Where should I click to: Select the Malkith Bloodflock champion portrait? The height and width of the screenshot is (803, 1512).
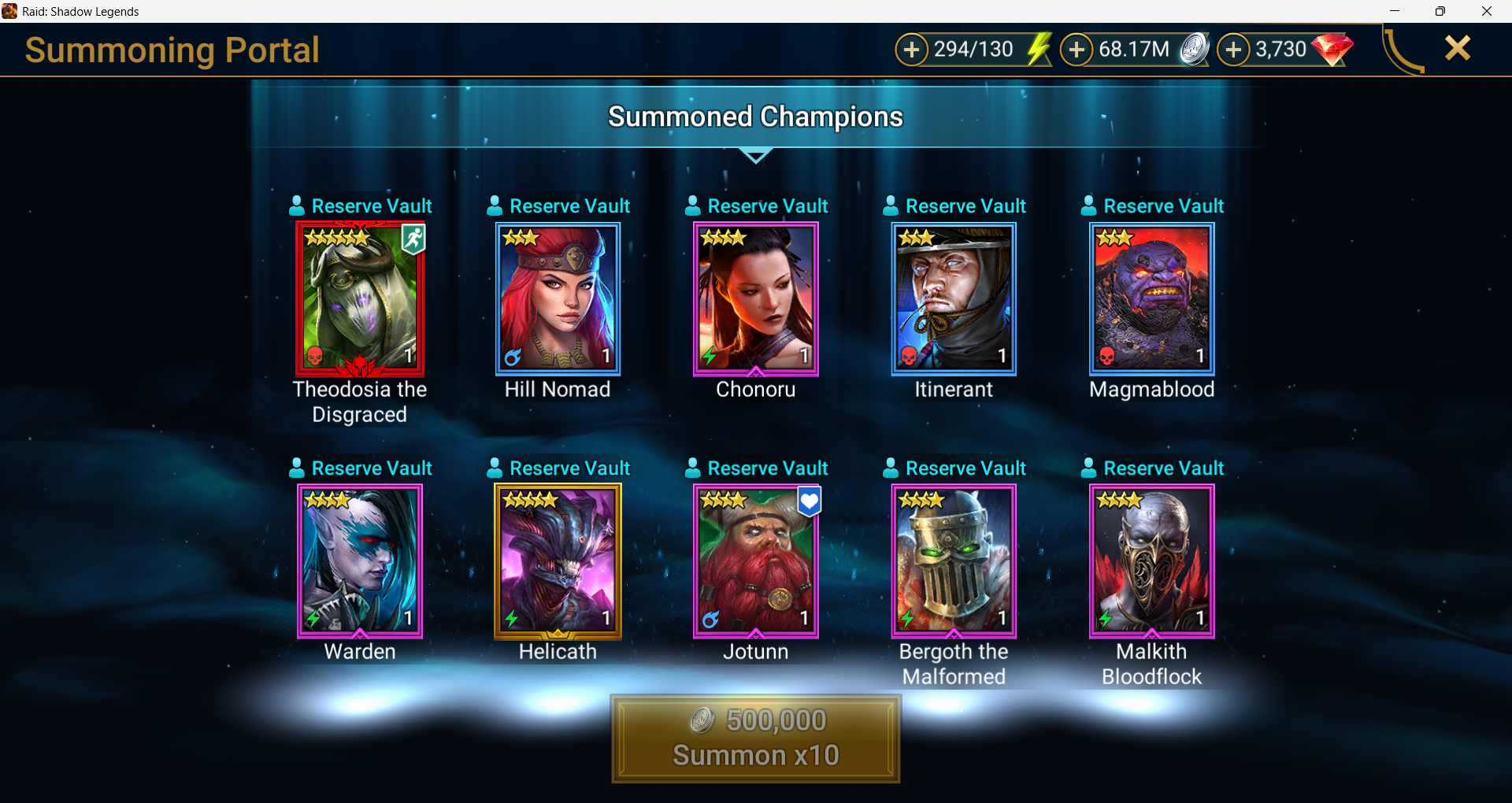[x=1151, y=561]
